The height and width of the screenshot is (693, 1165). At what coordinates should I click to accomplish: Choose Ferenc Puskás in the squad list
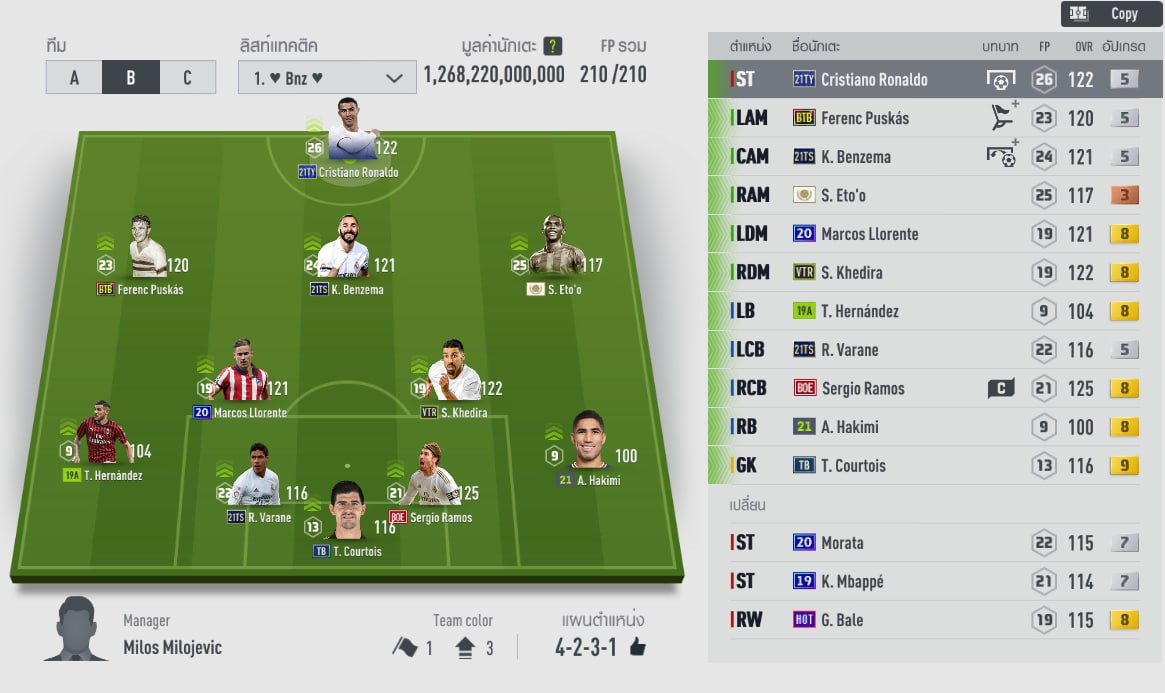click(x=935, y=118)
